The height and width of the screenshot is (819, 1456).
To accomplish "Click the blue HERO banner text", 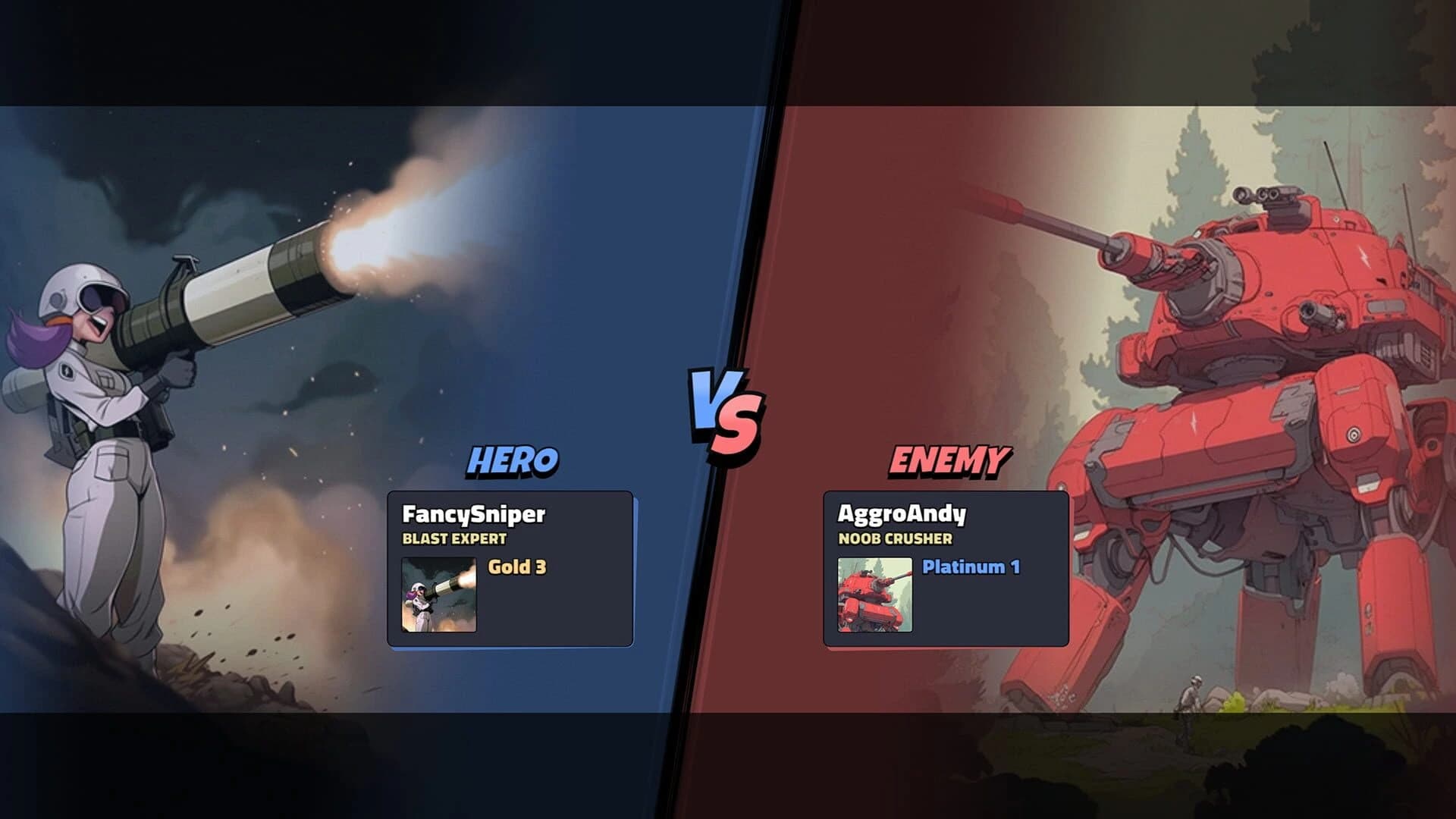I will (513, 458).
